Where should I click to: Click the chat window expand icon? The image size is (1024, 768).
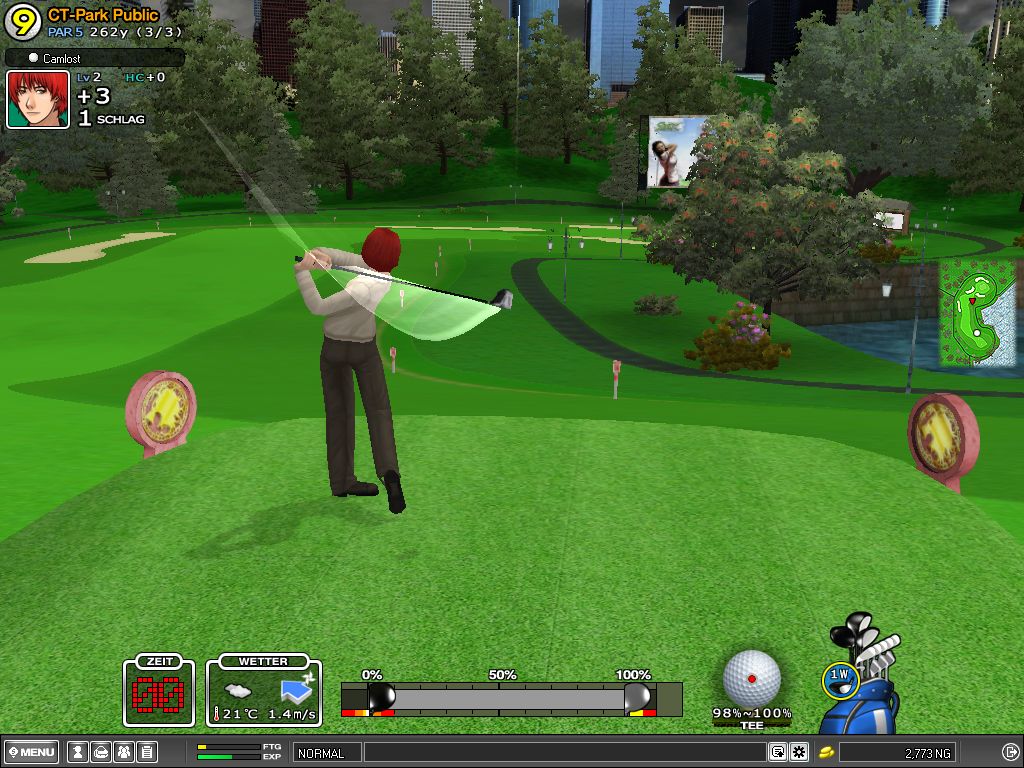(x=777, y=752)
